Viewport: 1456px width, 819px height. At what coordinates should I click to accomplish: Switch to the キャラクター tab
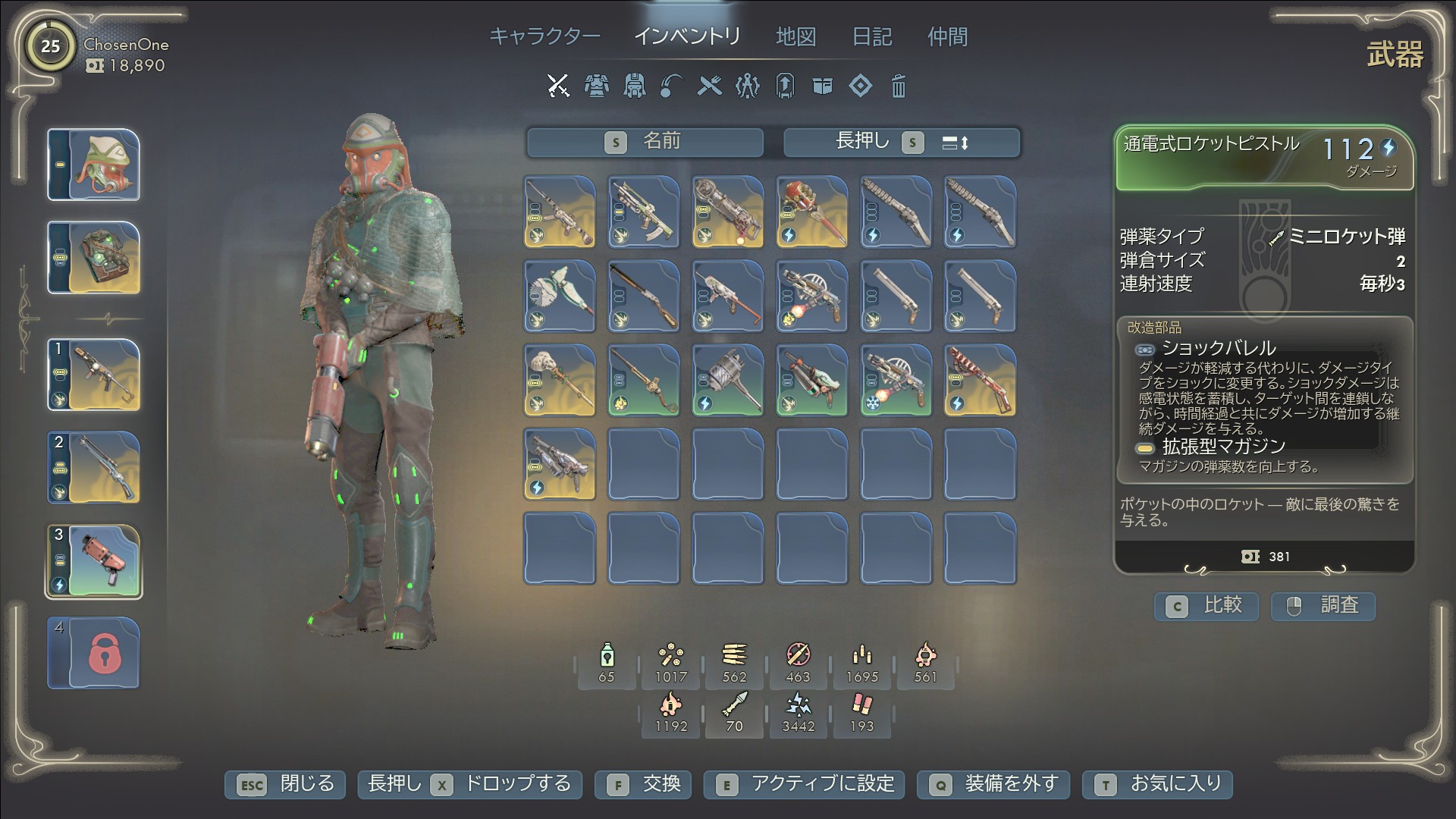tap(544, 36)
